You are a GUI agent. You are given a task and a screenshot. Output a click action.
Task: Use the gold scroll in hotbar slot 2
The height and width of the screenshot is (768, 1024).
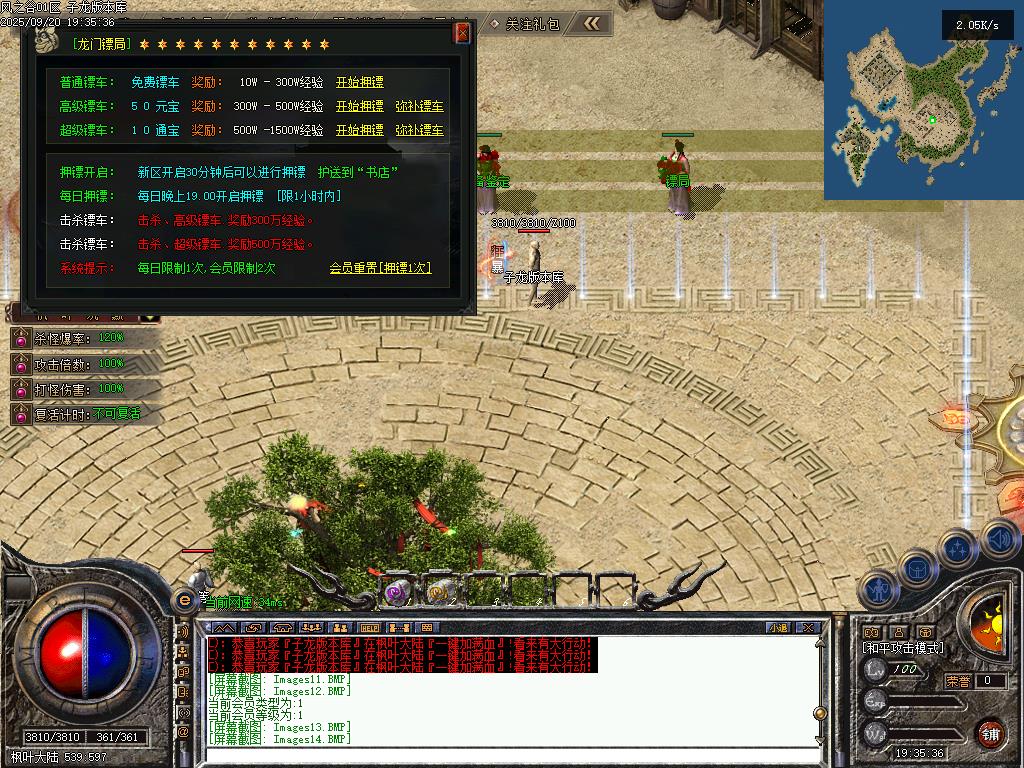[x=437, y=592]
